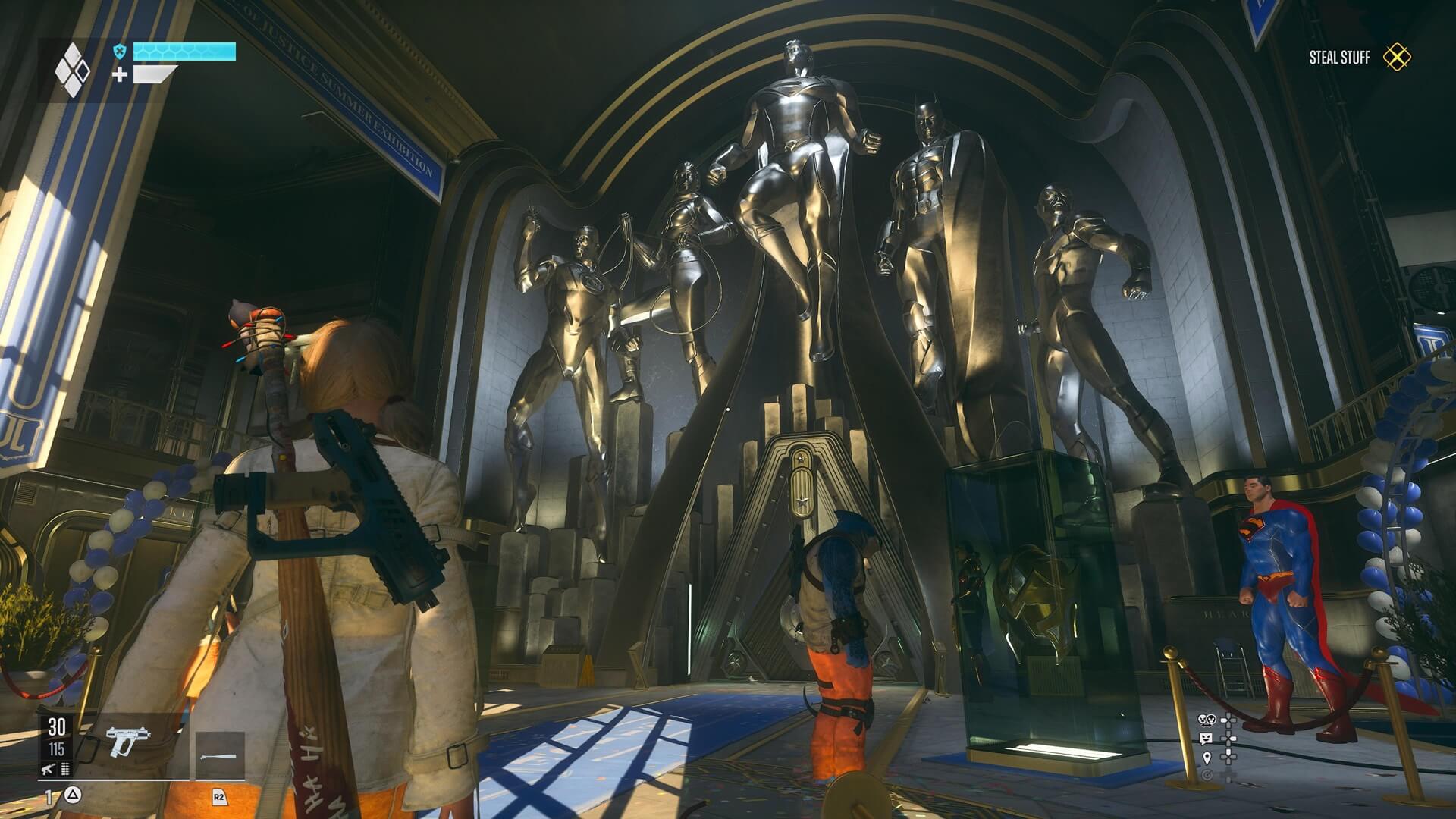Select the baseball bat melee slot

220,755
